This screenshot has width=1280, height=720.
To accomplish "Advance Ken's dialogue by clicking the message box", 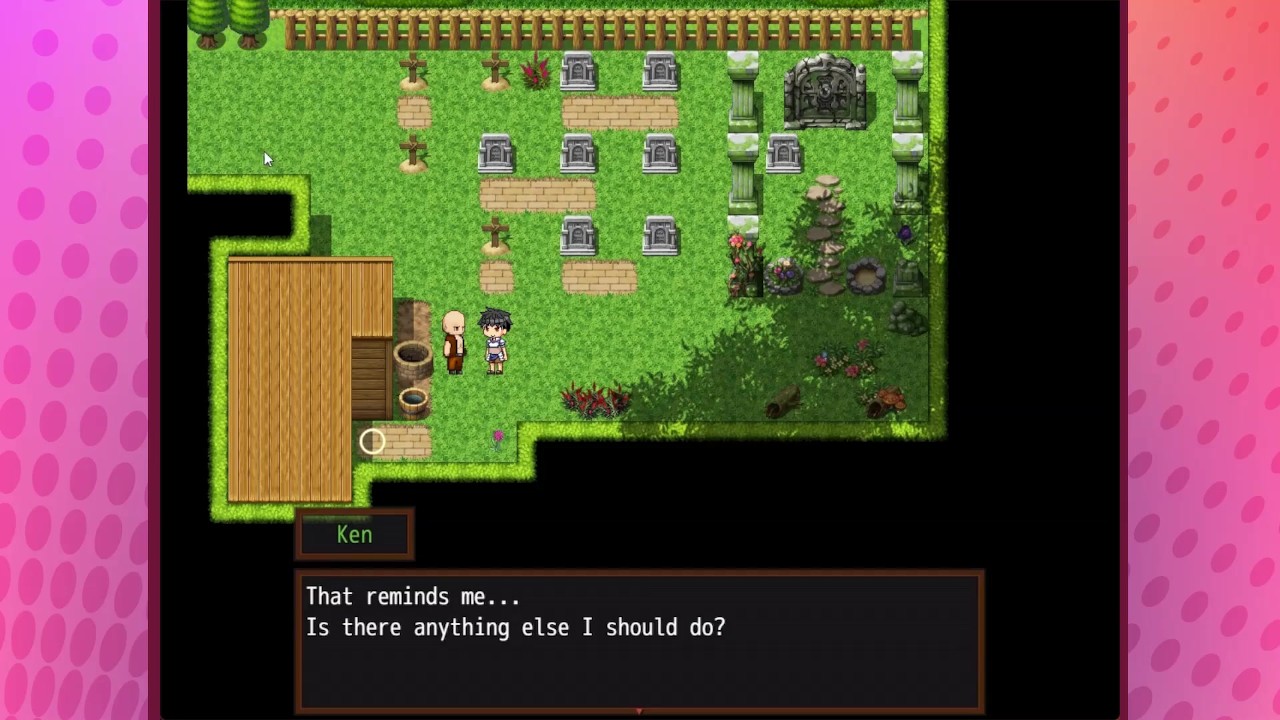I will pyautogui.click(x=639, y=640).
